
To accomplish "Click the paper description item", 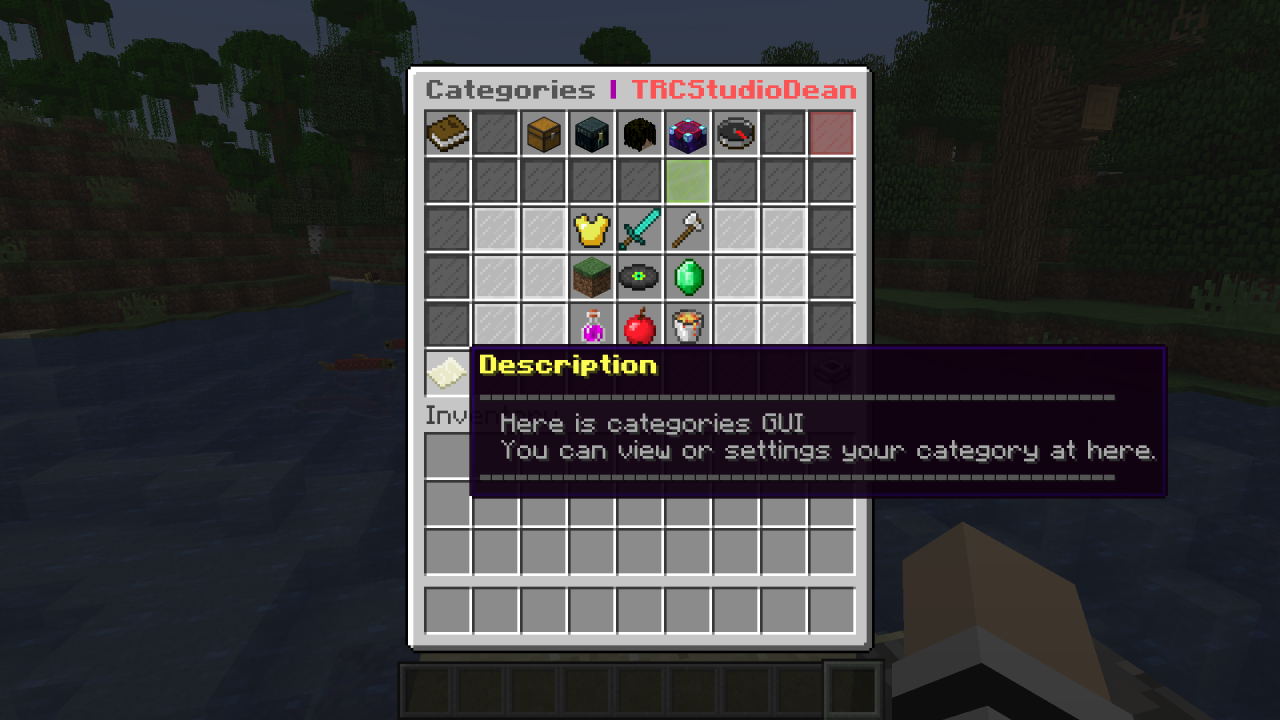I will pyautogui.click(x=447, y=374).
